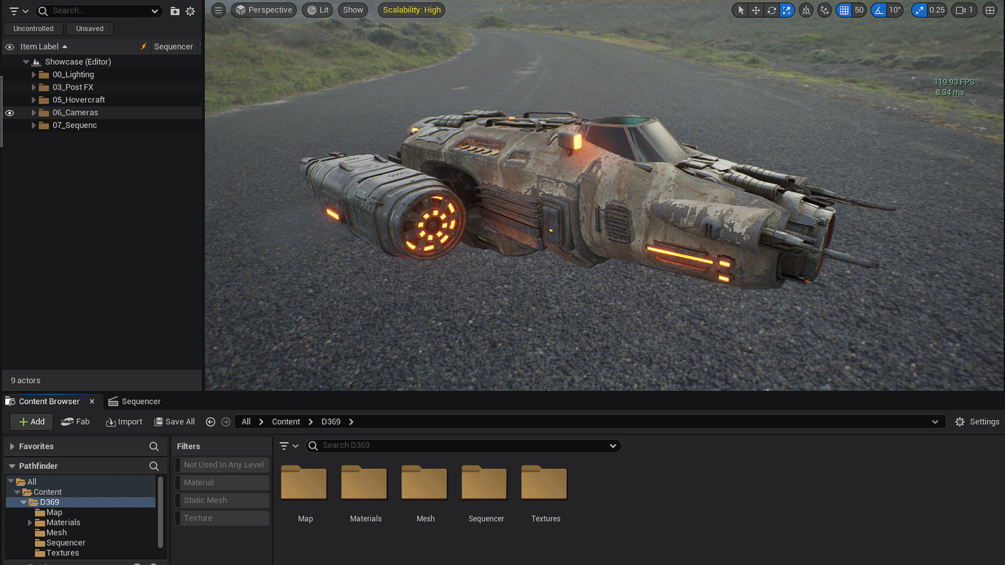Change the Lit view mode
The image size is (1005, 565).
click(x=318, y=10)
